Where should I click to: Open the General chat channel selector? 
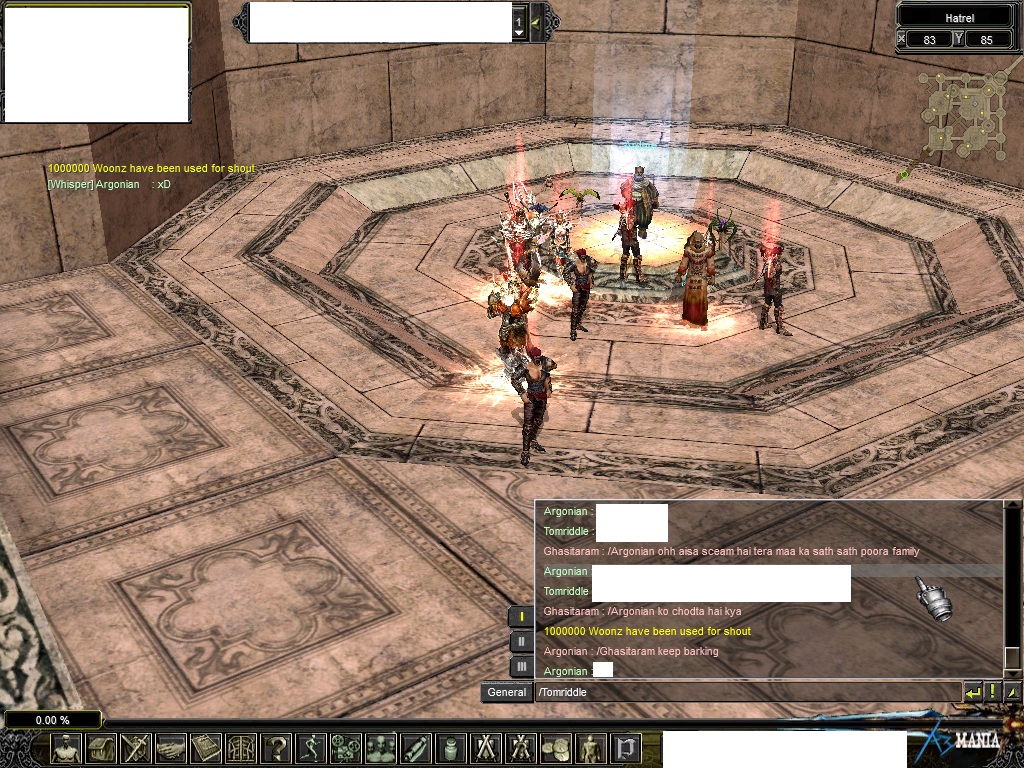click(506, 692)
